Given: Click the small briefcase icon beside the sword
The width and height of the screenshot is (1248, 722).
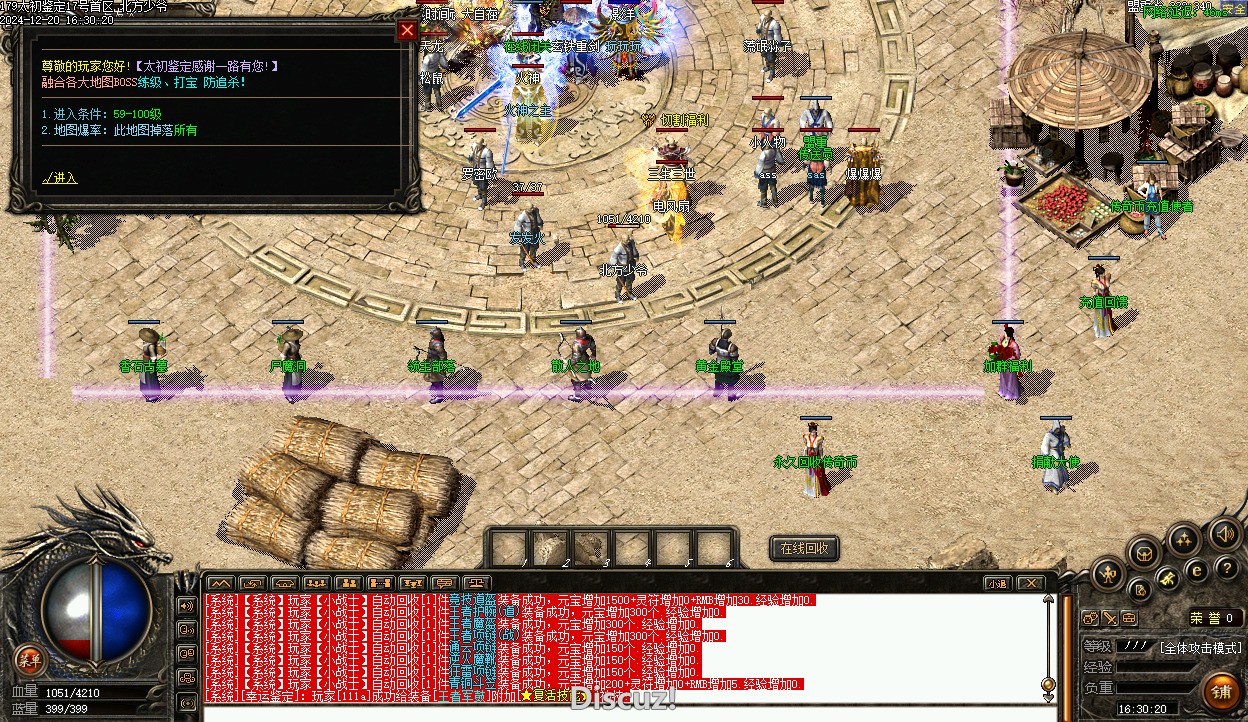Looking at the screenshot, I should tap(1128, 618).
